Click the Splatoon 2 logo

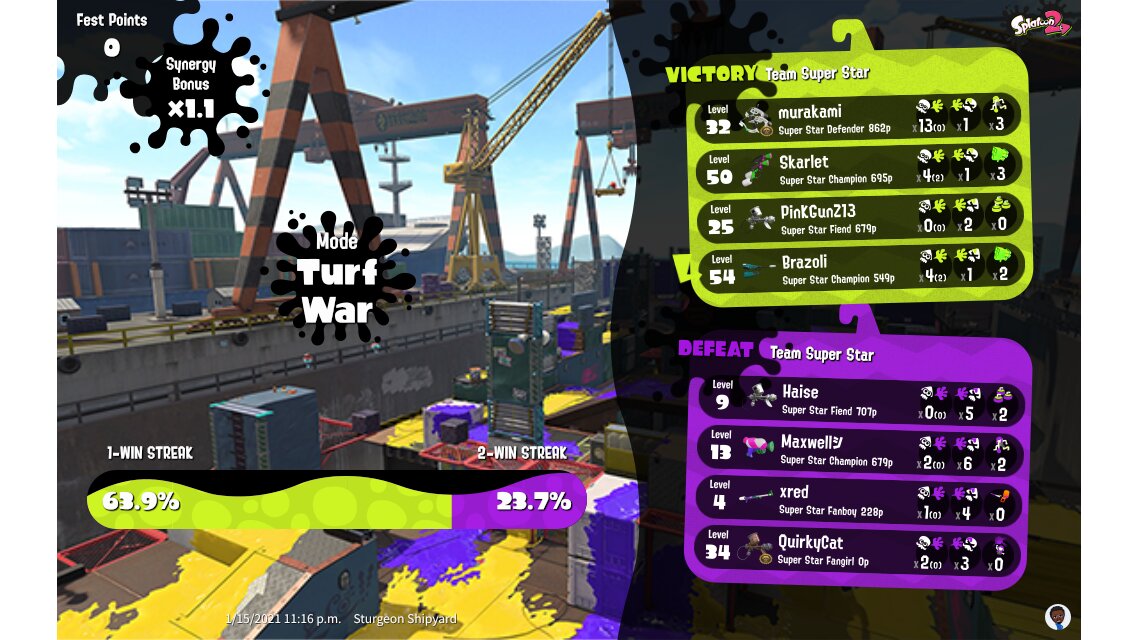[x=1040, y=23]
